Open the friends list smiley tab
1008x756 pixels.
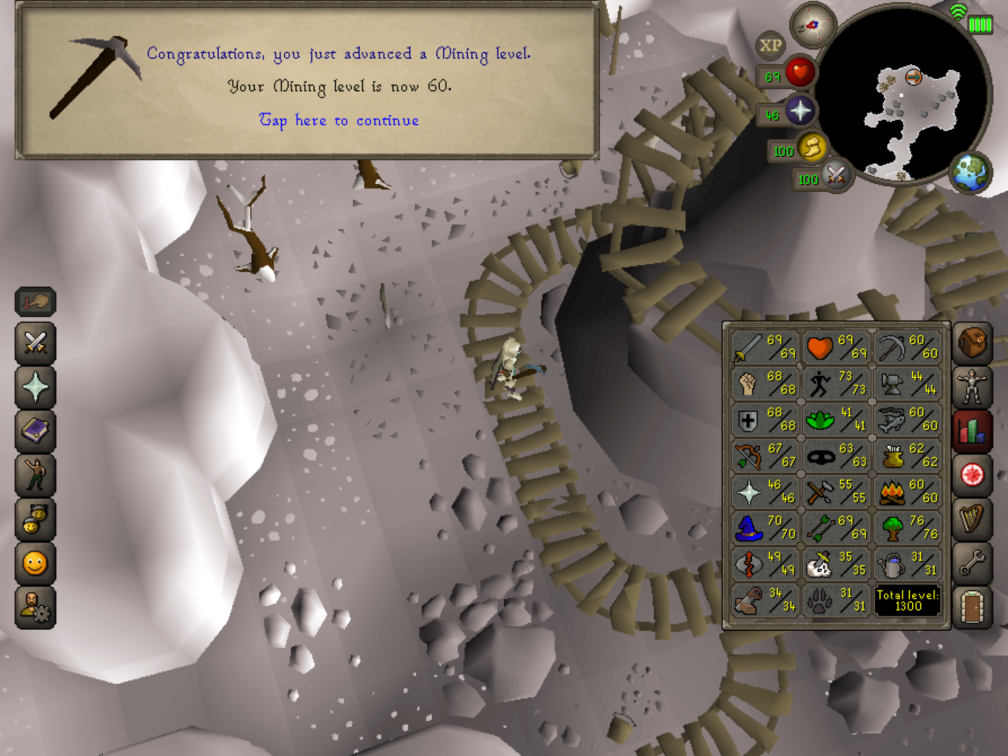(36, 563)
